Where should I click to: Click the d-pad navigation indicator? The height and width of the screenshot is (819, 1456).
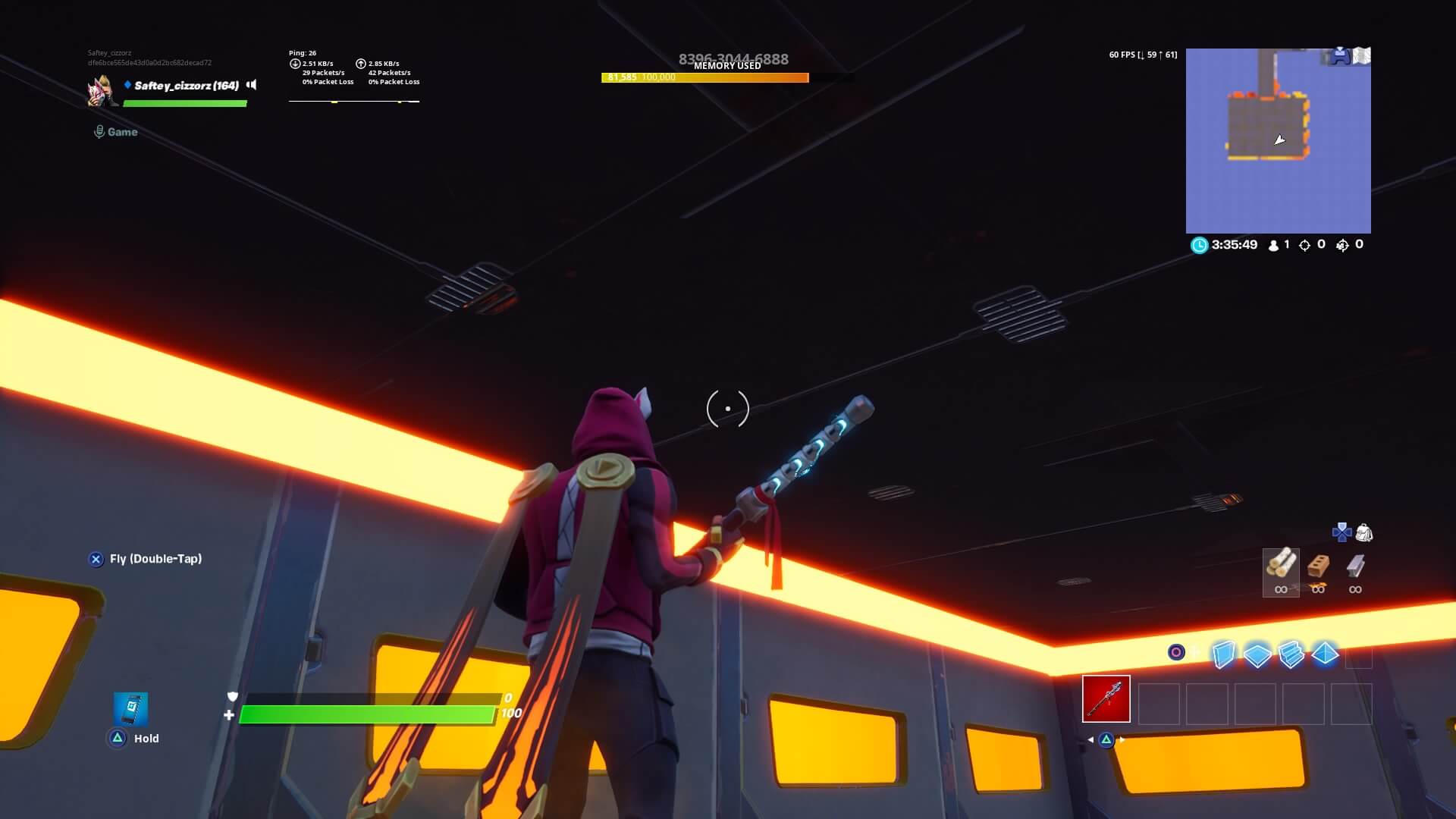click(1341, 532)
